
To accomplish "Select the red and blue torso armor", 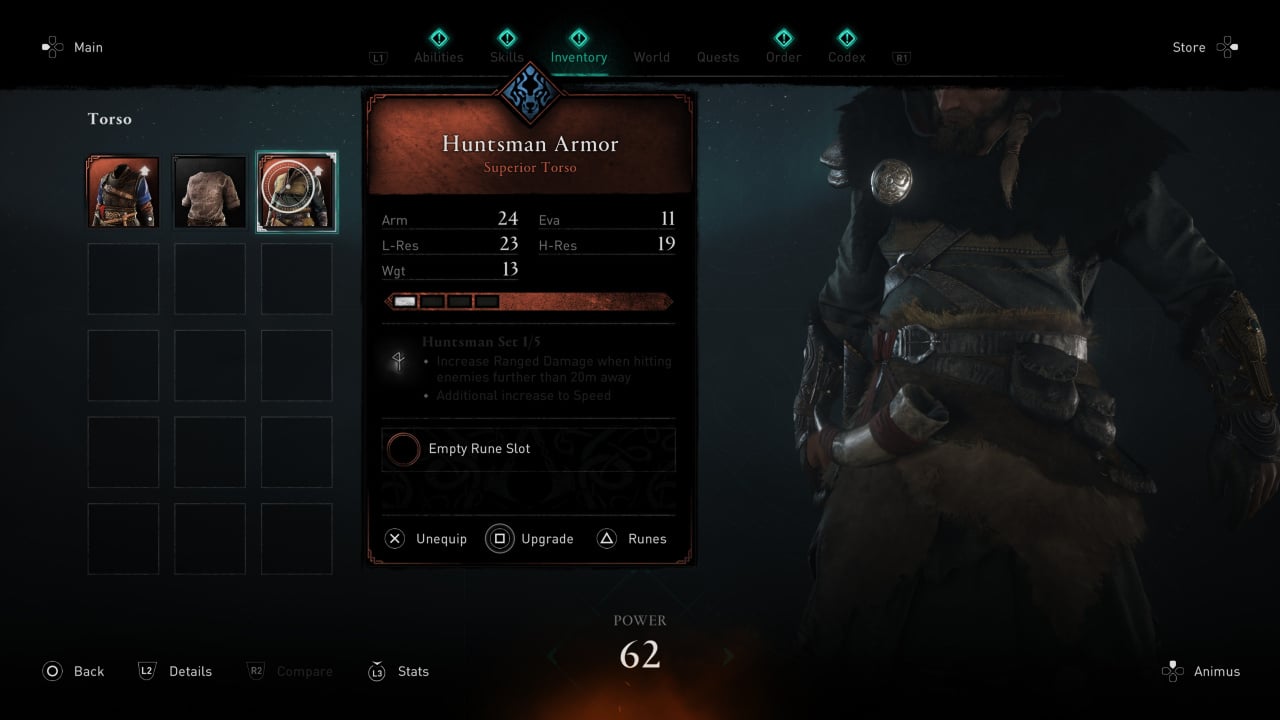I will point(123,192).
